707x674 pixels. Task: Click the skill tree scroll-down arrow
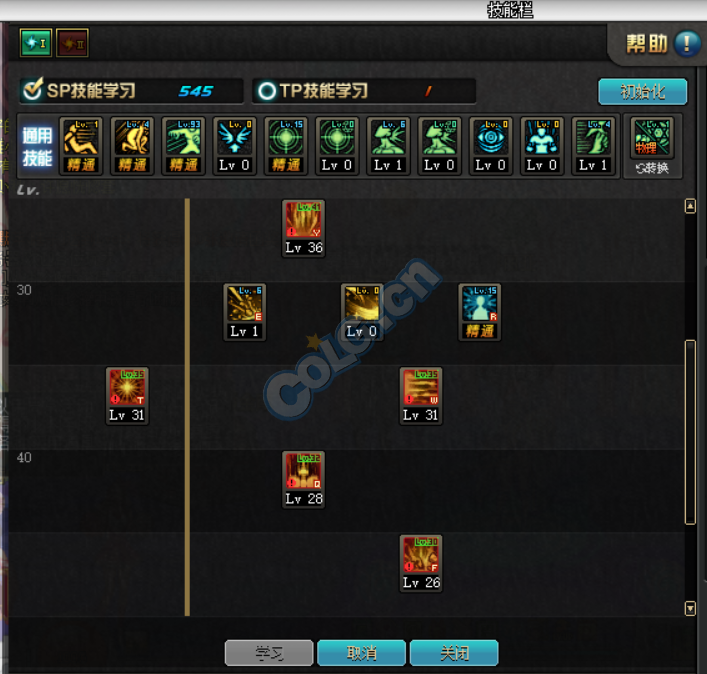[689, 608]
